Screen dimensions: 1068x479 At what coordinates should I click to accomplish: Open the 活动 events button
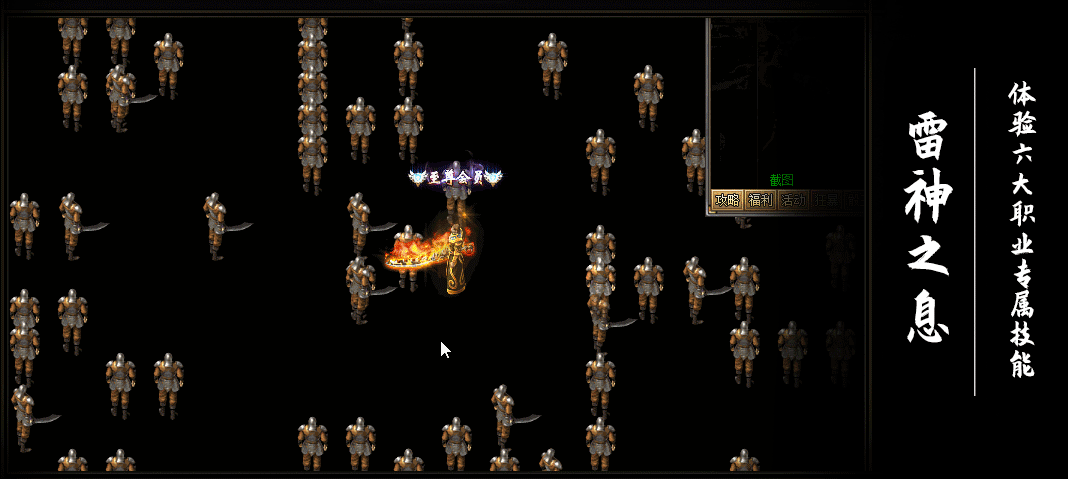793,200
